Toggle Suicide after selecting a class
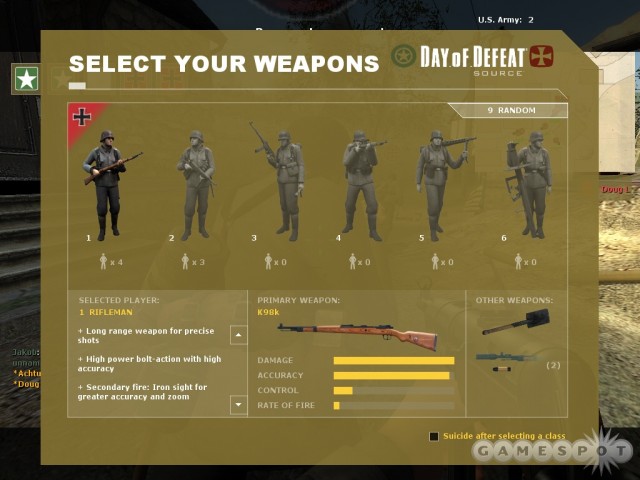 pos(434,436)
